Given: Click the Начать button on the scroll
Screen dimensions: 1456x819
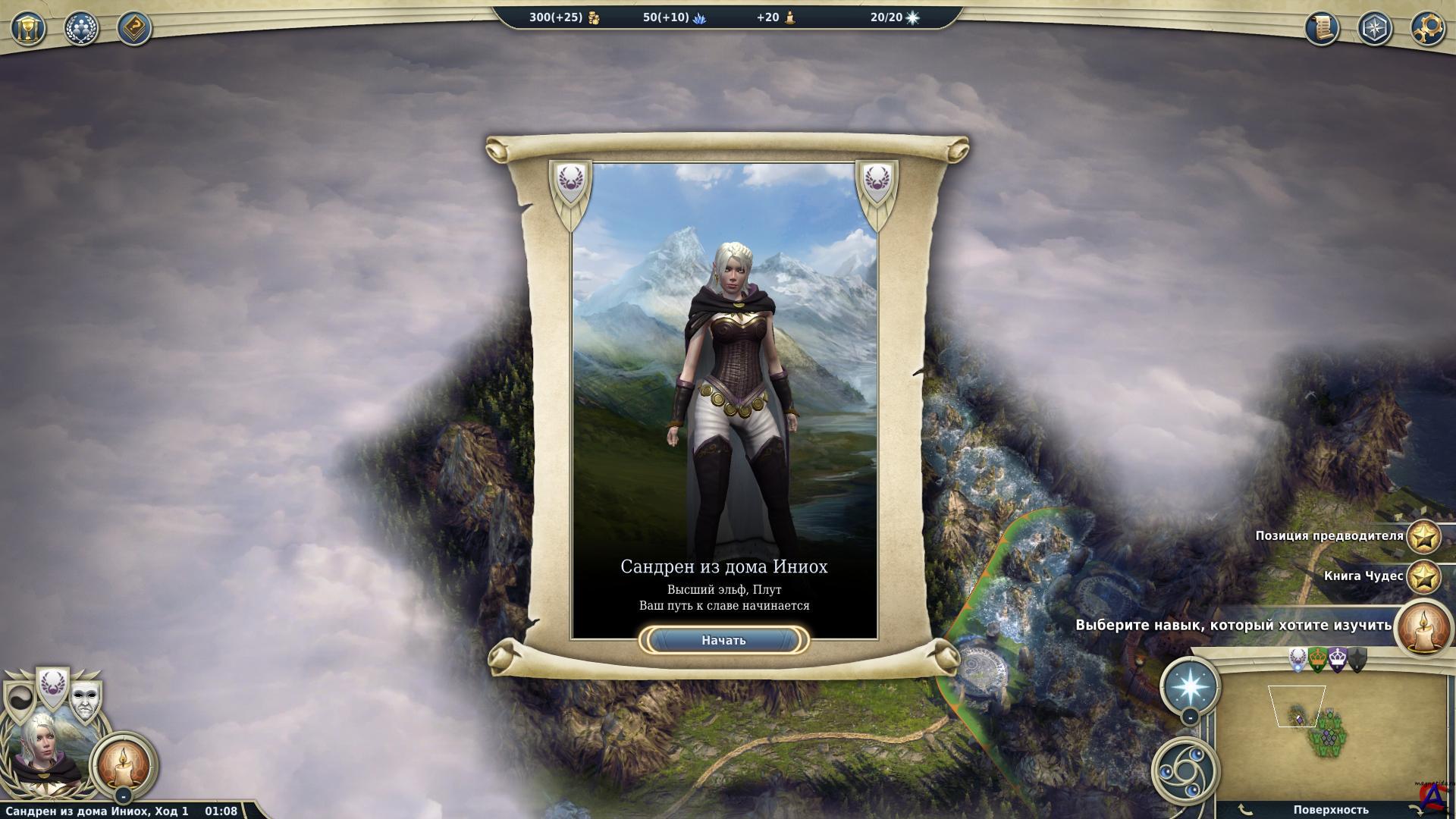Looking at the screenshot, I should [723, 641].
